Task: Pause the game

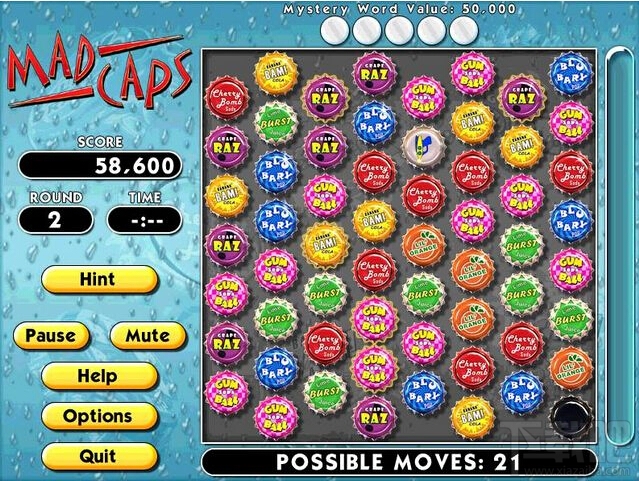Action: click(x=51, y=336)
